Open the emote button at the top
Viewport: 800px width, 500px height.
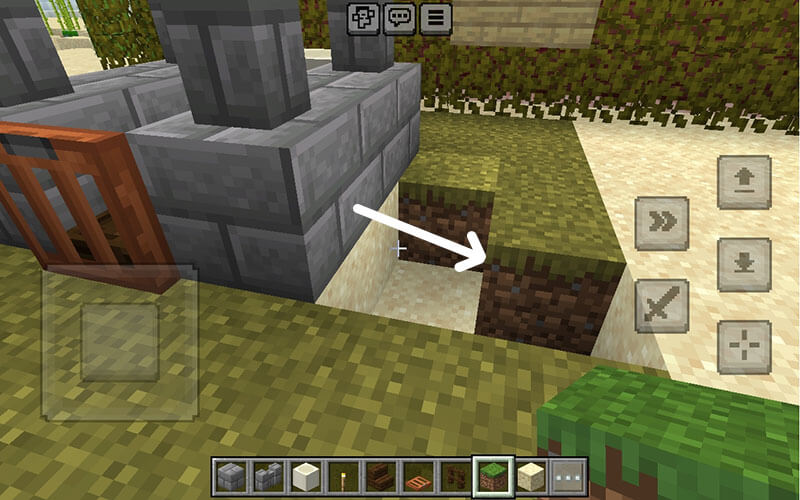(x=362, y=18)
